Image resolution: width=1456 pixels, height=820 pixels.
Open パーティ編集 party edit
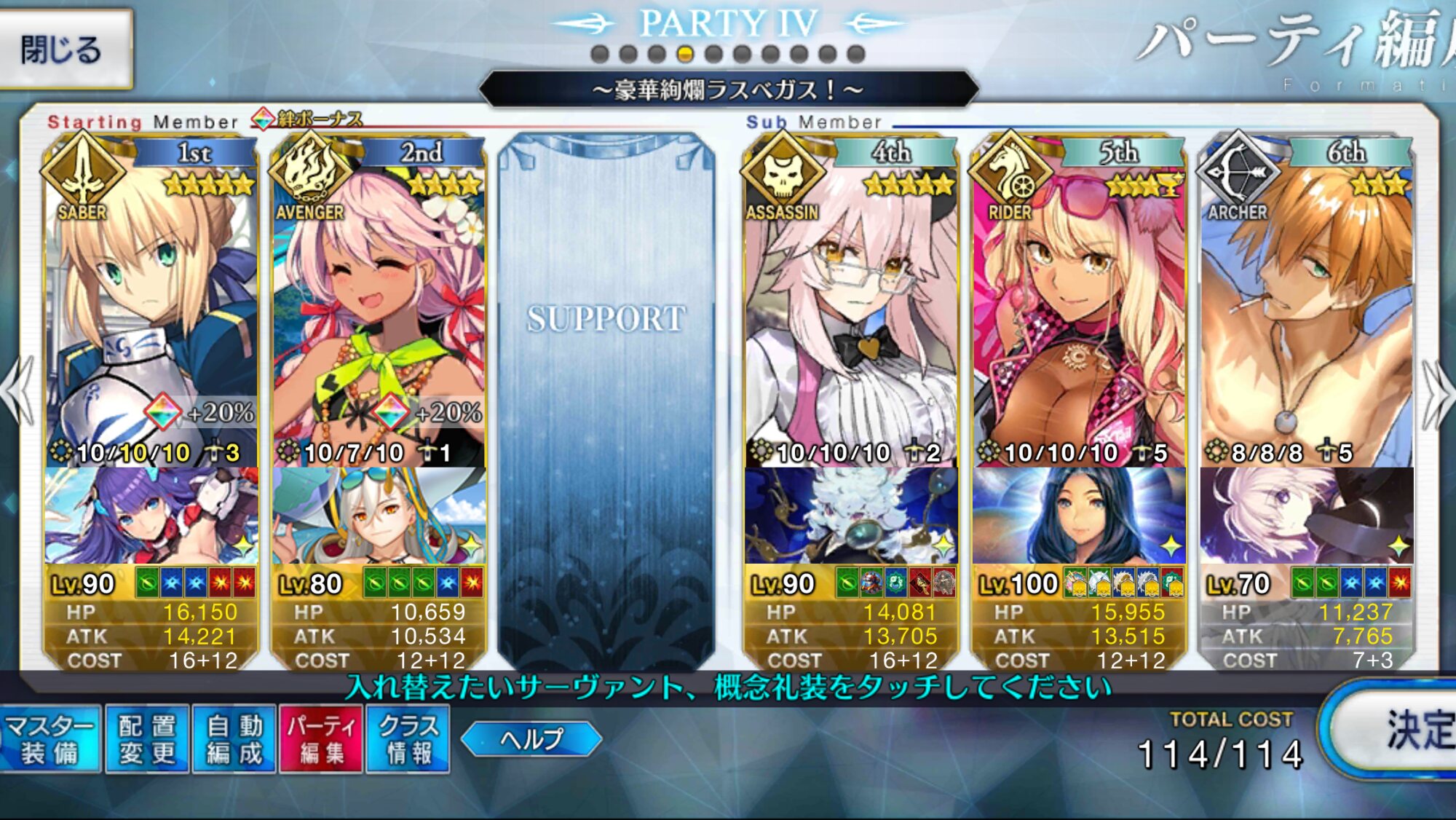tap(321, 739)
